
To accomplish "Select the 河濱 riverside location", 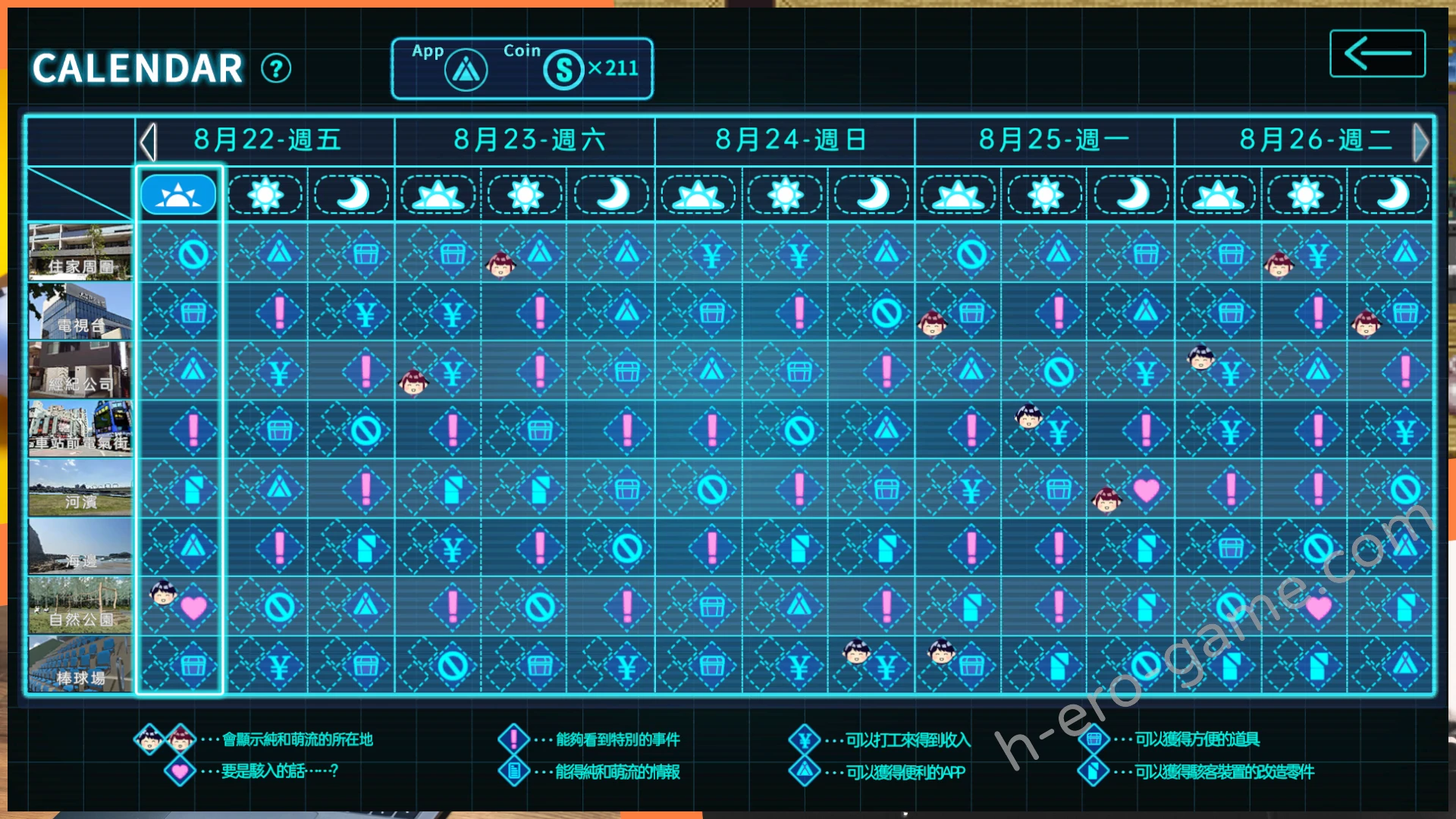I will click(x=80, y=488).
